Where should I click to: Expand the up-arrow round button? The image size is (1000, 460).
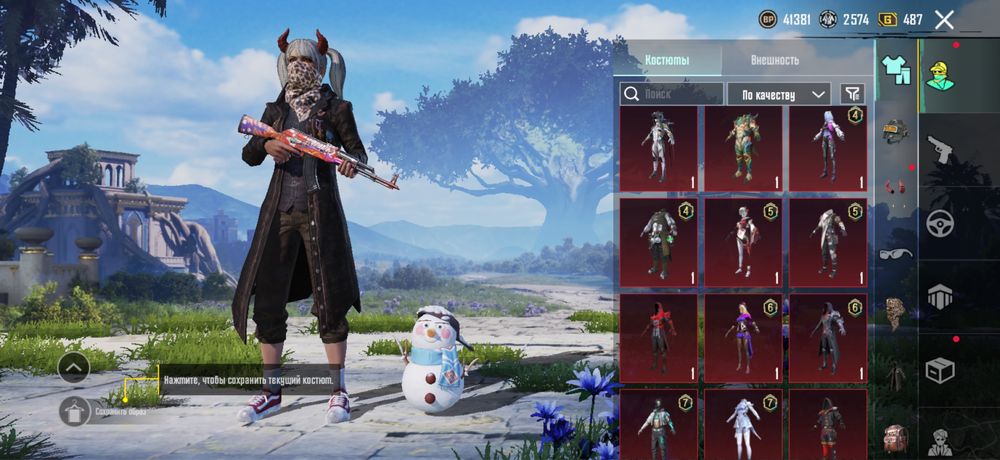click(x=74, y=368)
